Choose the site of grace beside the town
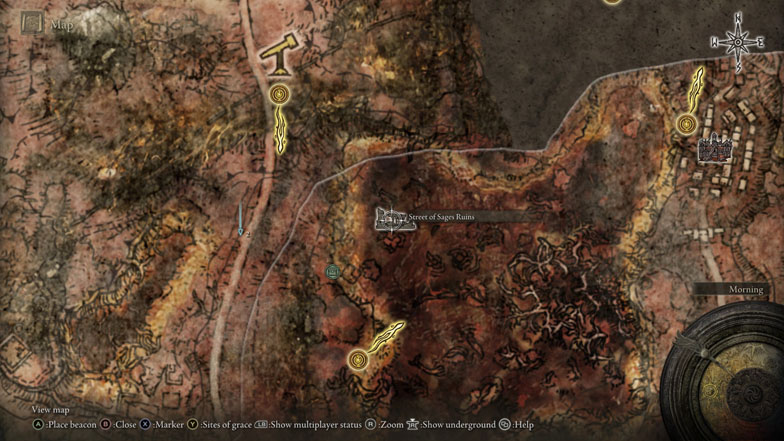Viewport: 784px width, 441px height. pos(687,124)
